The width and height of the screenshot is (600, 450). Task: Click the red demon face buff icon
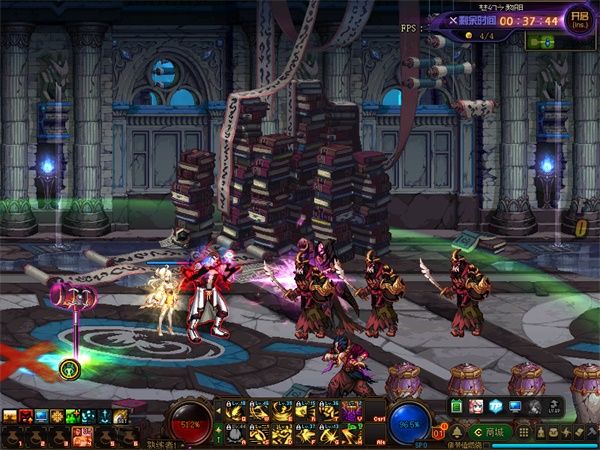(25, 415)
